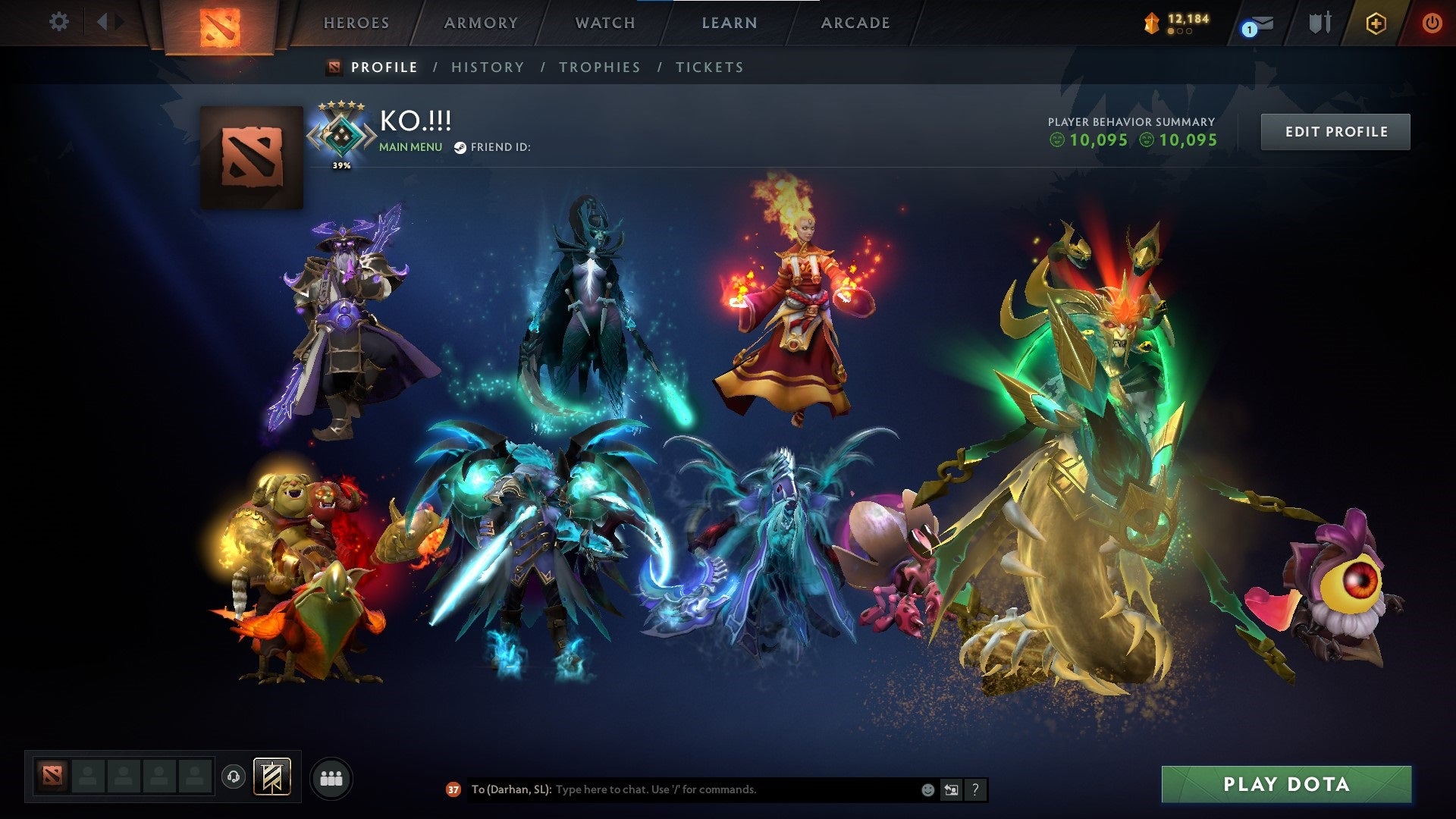The image size is (1456, 819).
Task: Click the 39% rank progress indicator
Action: point(341,164)
